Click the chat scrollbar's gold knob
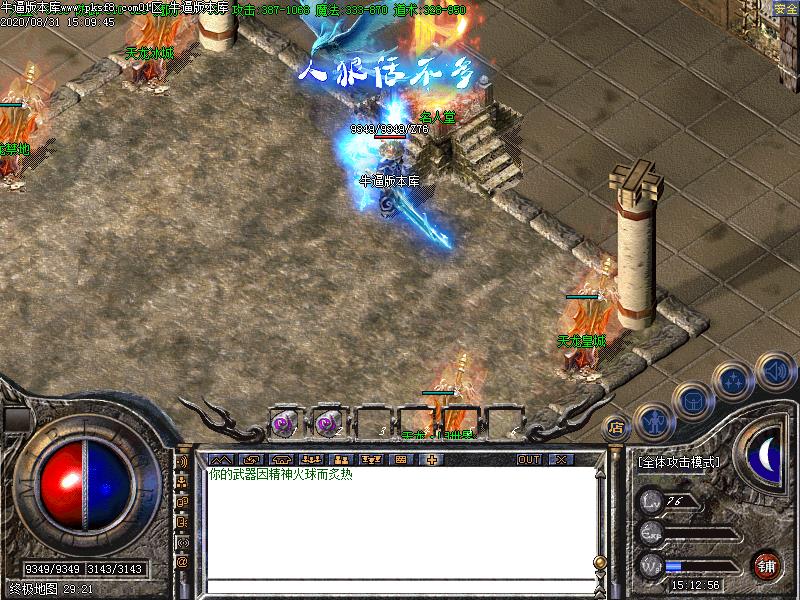 tap(600, 562)
